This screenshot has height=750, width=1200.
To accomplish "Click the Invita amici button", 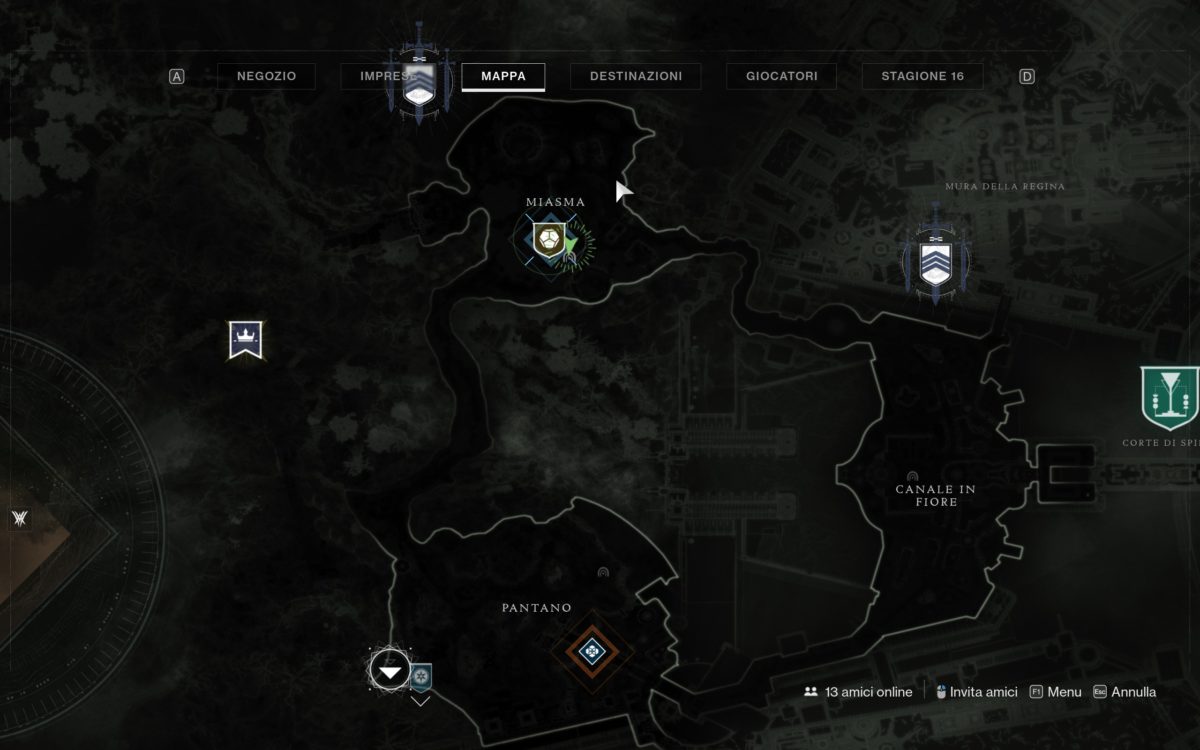I will point(976,692).
